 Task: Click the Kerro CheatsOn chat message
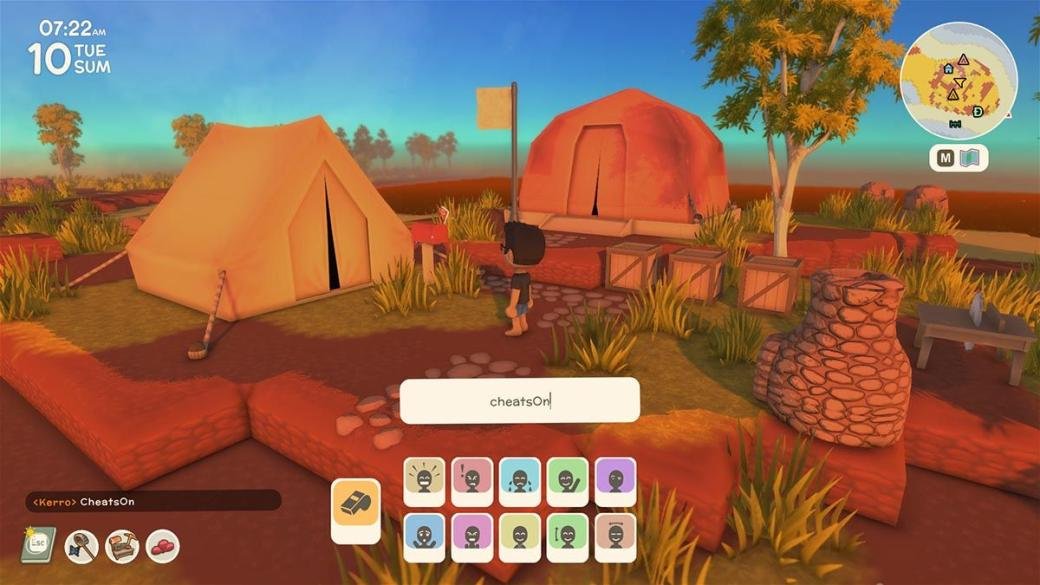(152, 501)
